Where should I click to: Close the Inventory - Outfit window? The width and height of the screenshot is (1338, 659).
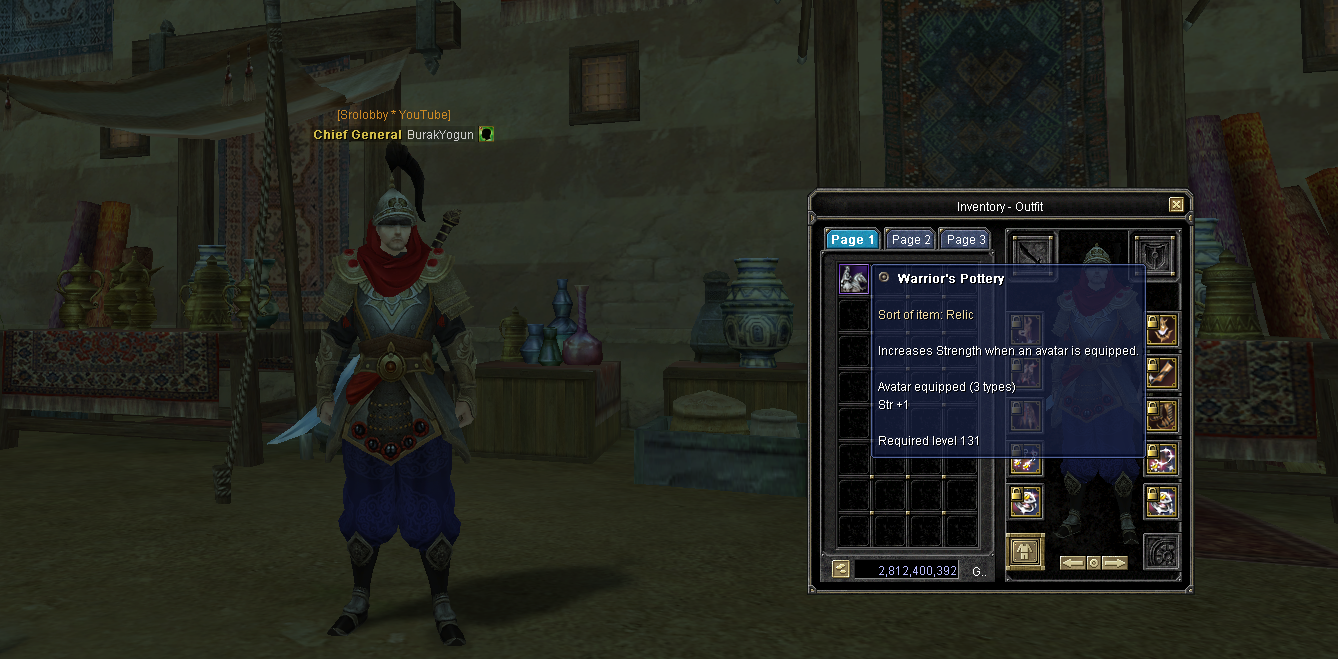pos(1176,205)
